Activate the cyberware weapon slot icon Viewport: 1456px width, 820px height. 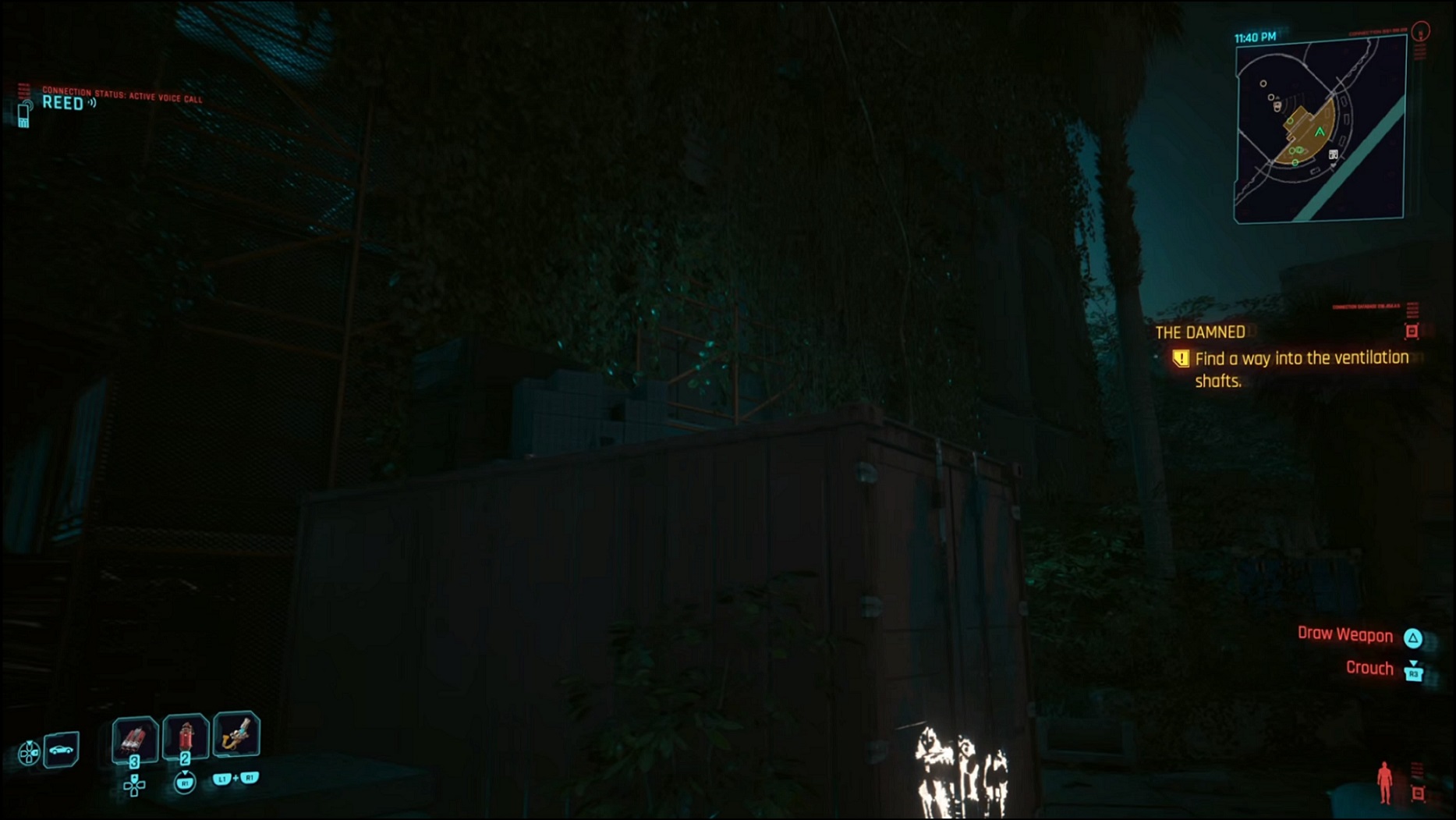pyautogui.click(x=236, y=733)
